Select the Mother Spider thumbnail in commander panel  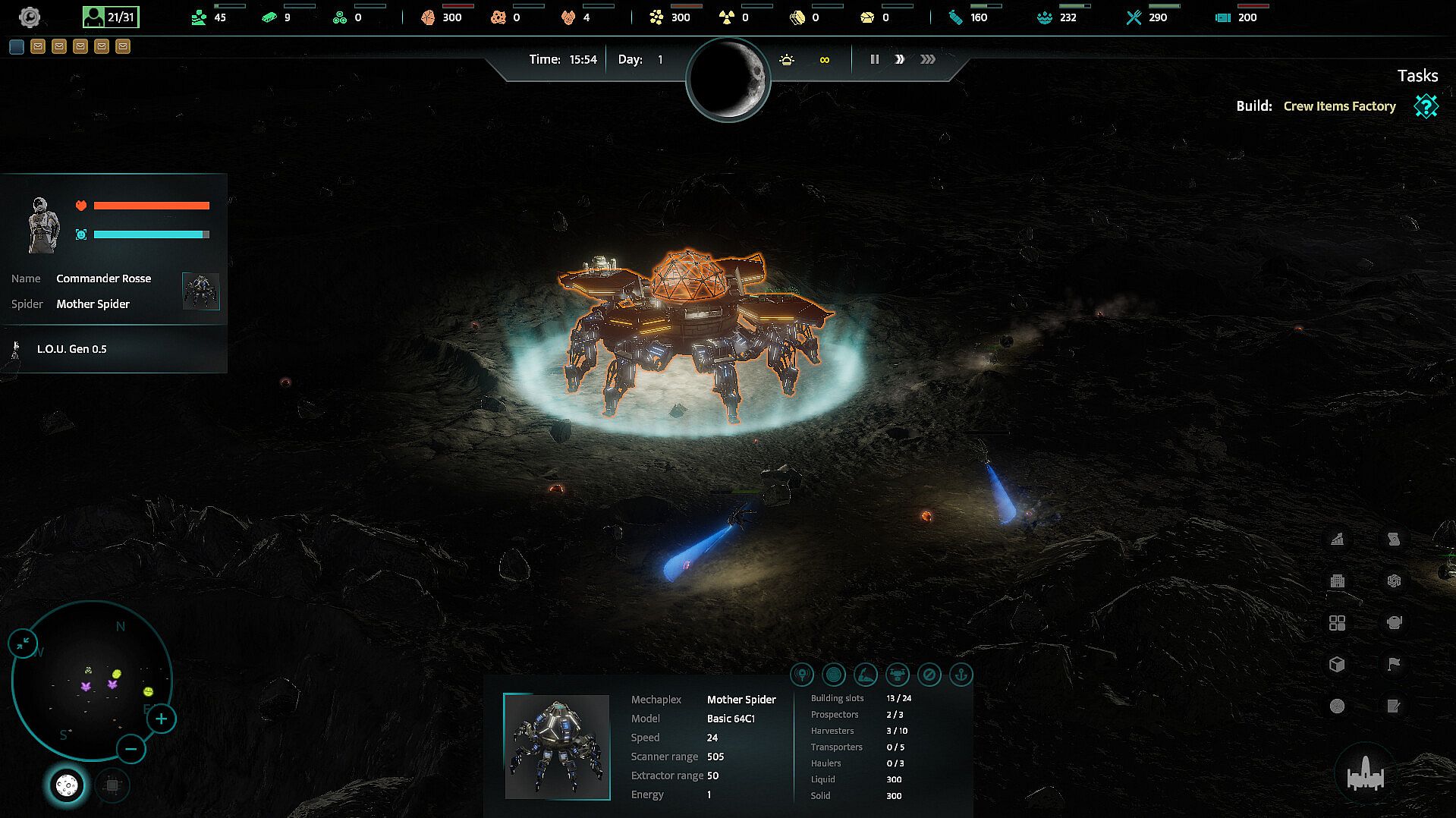201,291
